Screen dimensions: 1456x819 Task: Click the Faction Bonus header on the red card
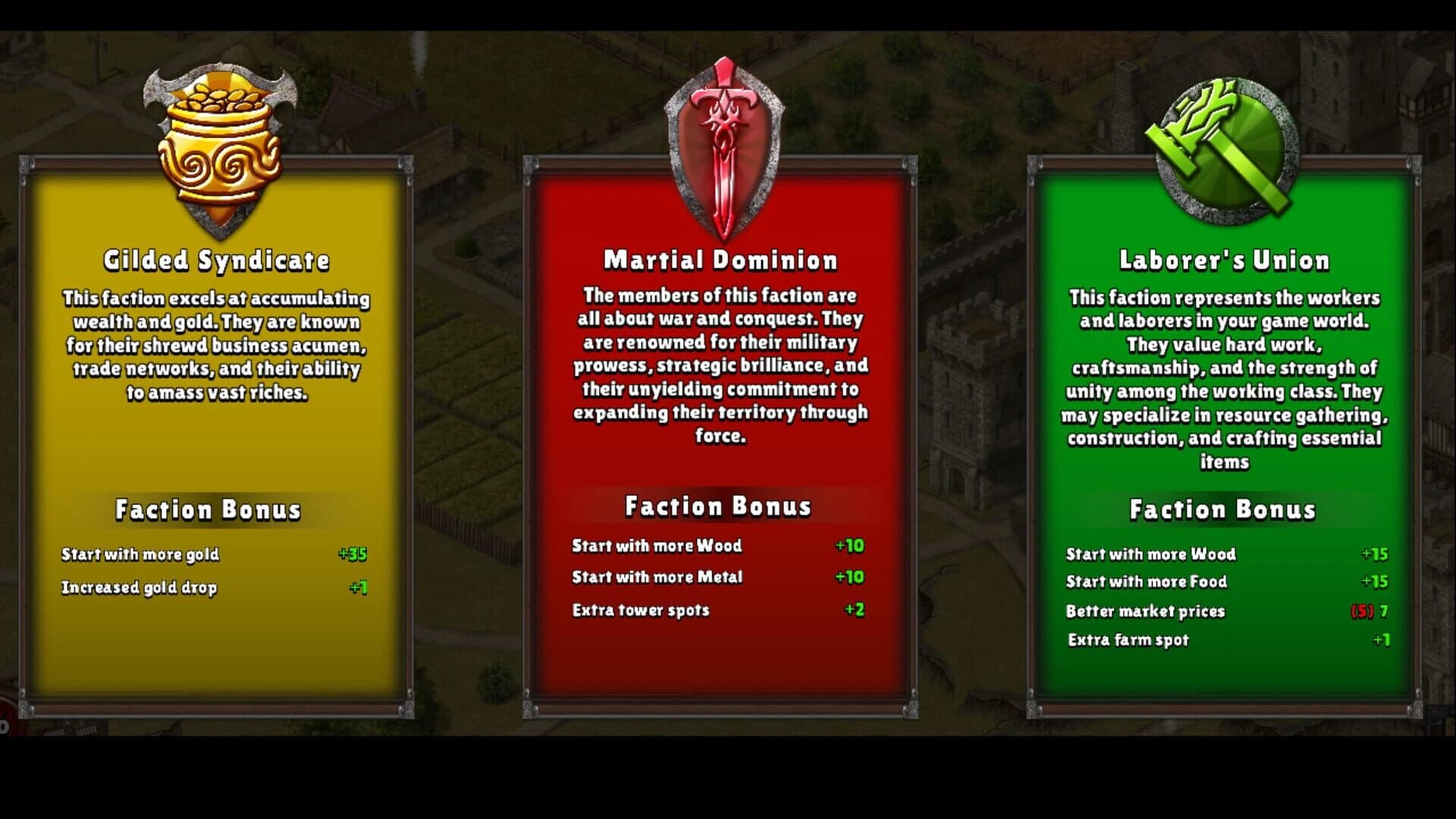coord(718,506)
